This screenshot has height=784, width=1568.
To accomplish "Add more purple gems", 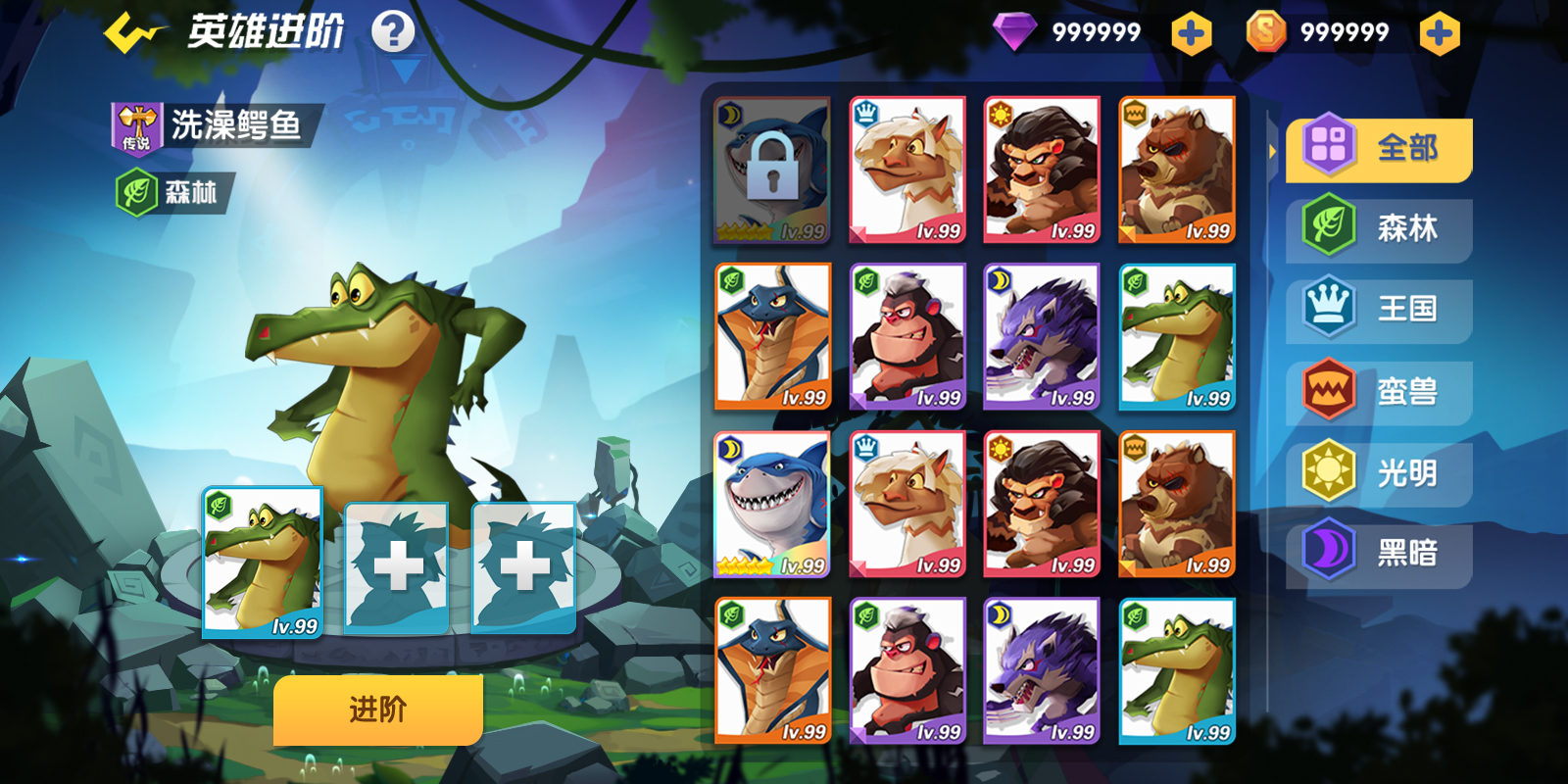I will [x=1191, y=34].
